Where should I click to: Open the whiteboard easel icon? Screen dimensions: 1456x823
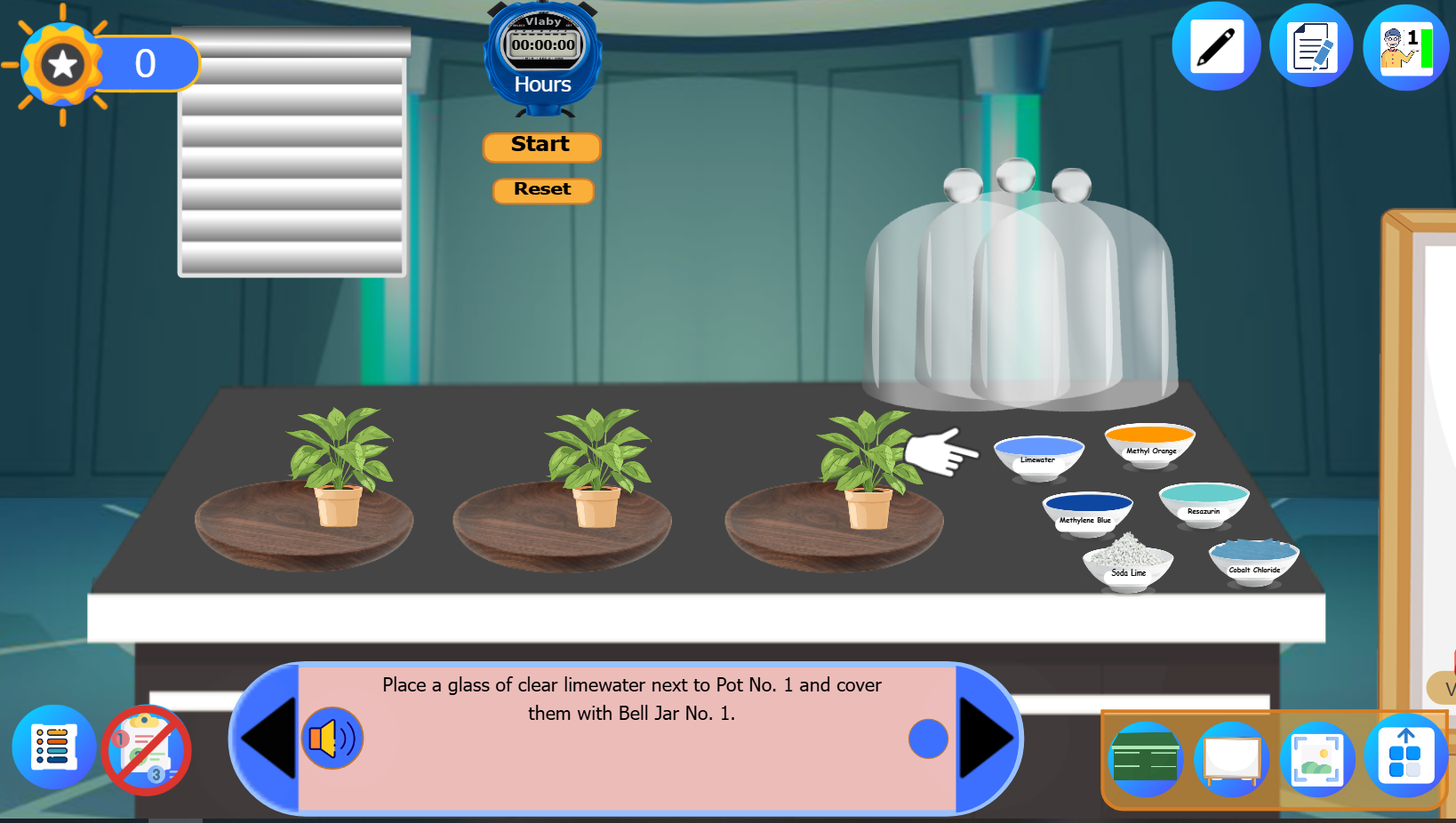click(x=1232, y=757)
